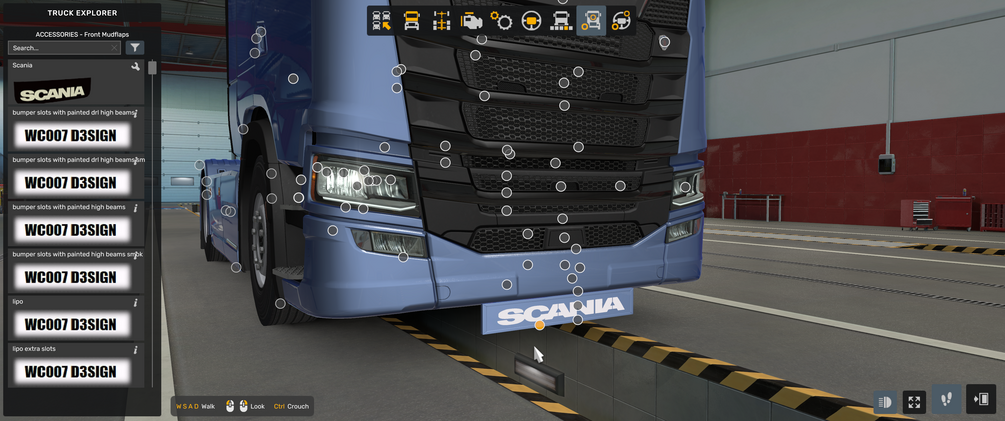1005x421 pixels.
Task: Click the accessory search field
Action: pyautogui.click(x=62, y=48)
